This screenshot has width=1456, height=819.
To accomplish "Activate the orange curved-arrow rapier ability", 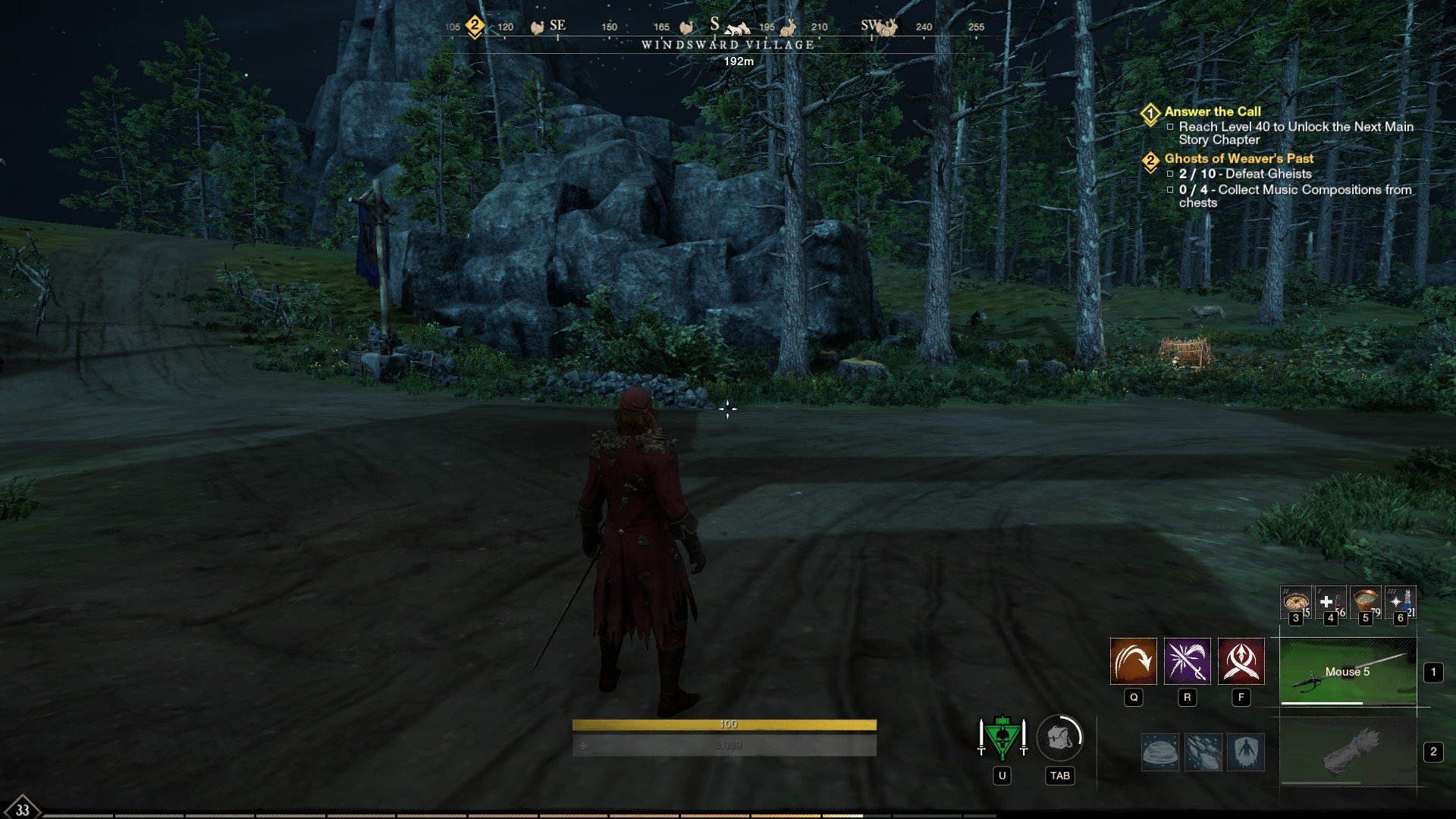I will [x=1133, y=661].
